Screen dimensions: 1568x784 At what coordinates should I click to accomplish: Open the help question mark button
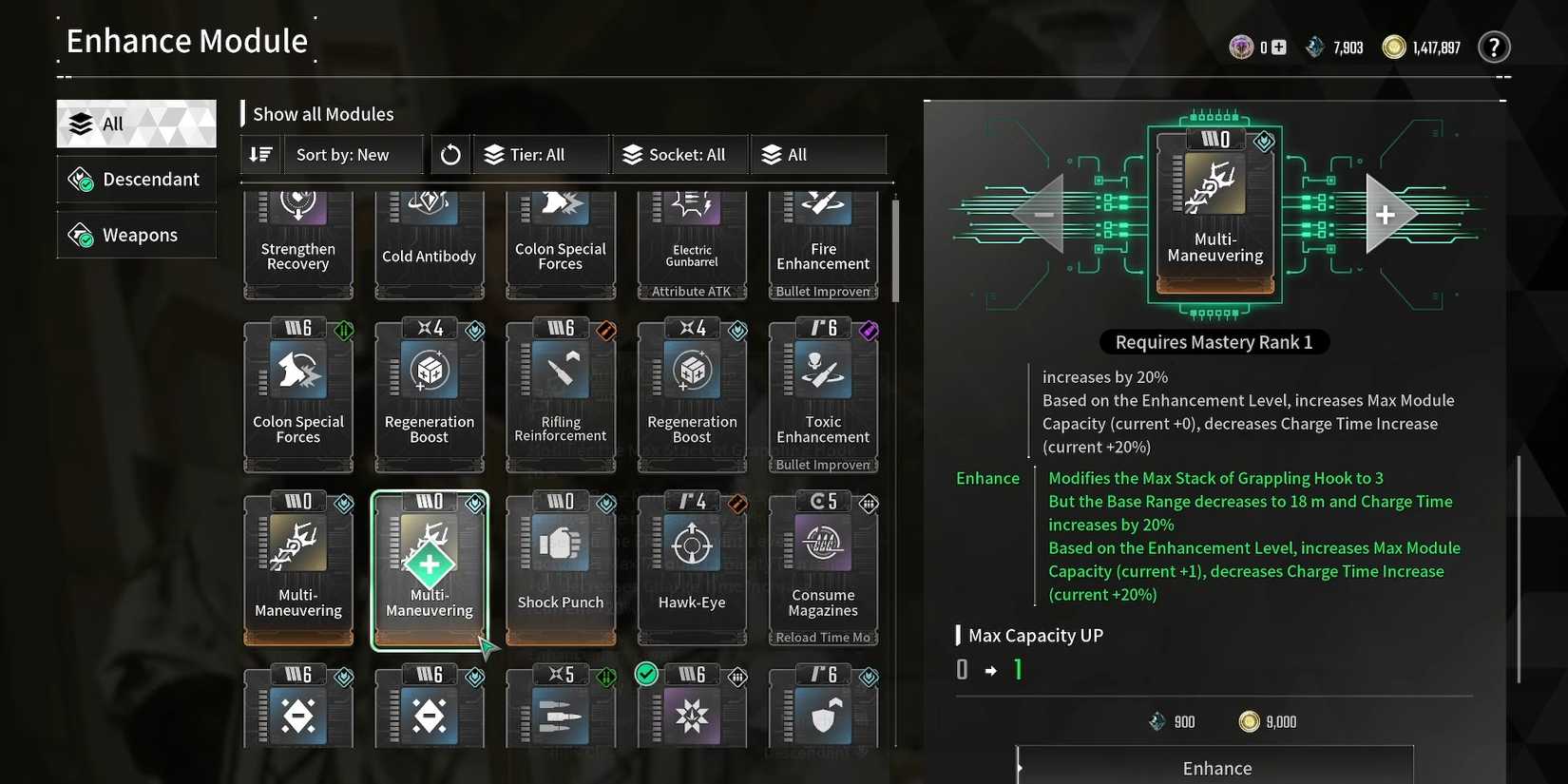click(1494, 46)
